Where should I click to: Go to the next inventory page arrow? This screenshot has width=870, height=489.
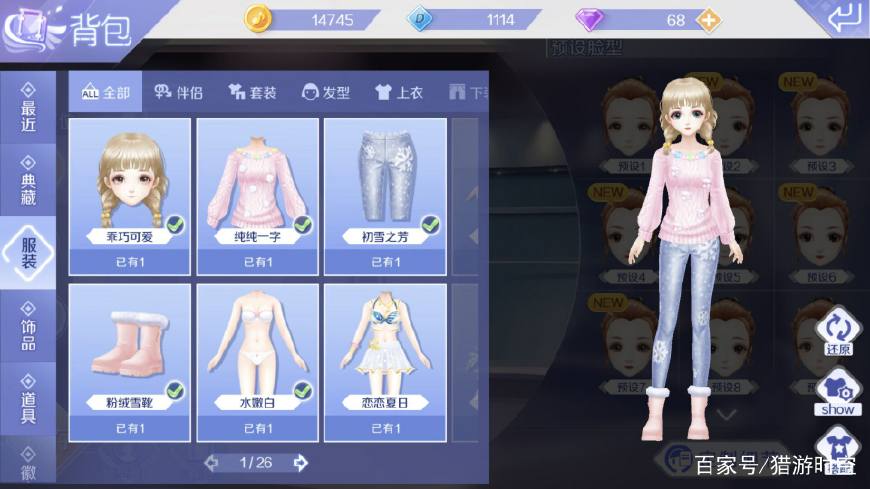pyautogui.click(x=299, y=463)
